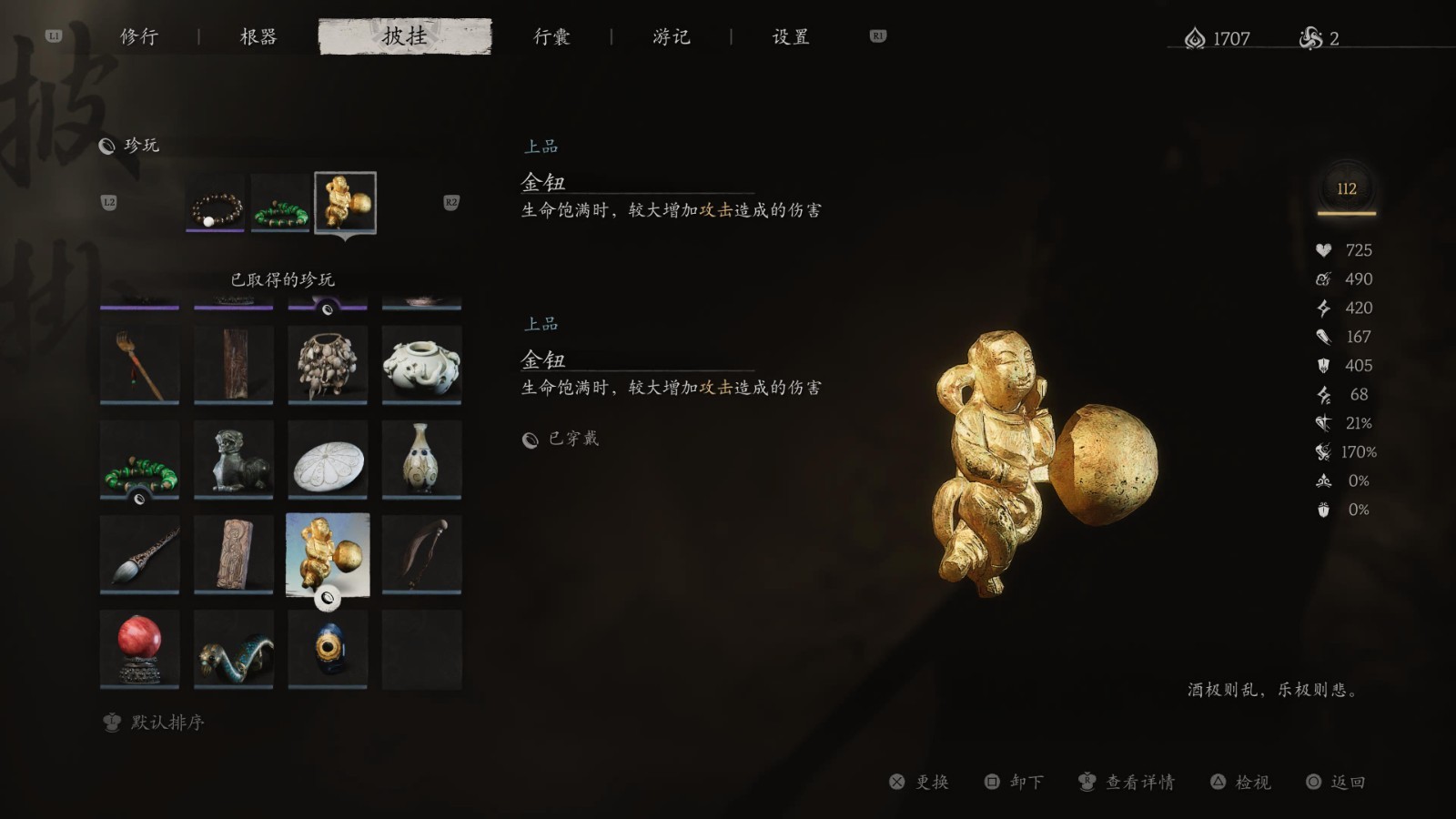The height and width of the screenshot is (819, 1456).
Task: Pick the slender painted vase curio
Action: 421,459
